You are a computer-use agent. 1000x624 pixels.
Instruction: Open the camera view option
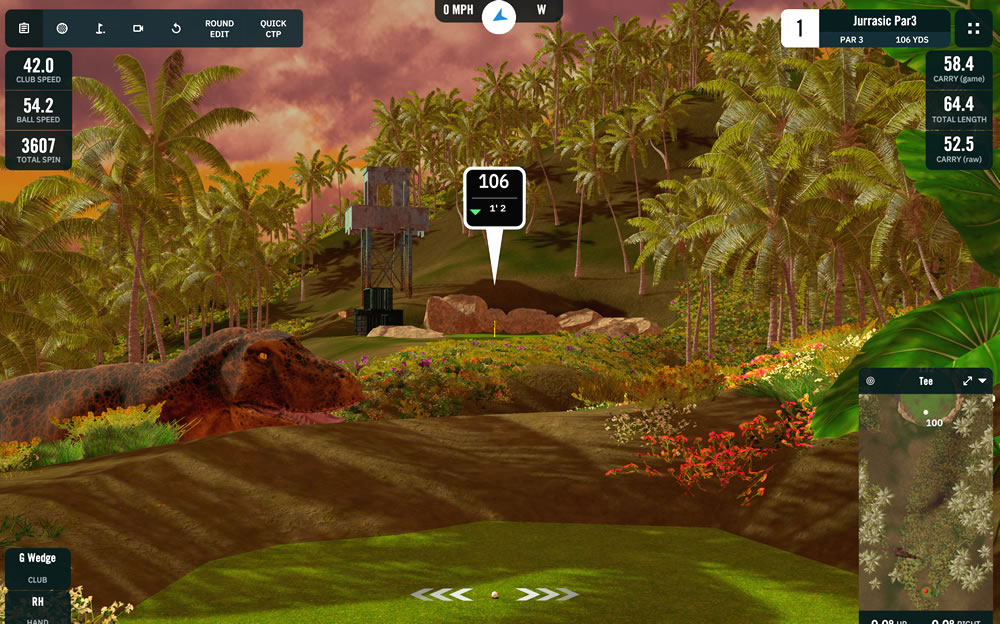138,29
